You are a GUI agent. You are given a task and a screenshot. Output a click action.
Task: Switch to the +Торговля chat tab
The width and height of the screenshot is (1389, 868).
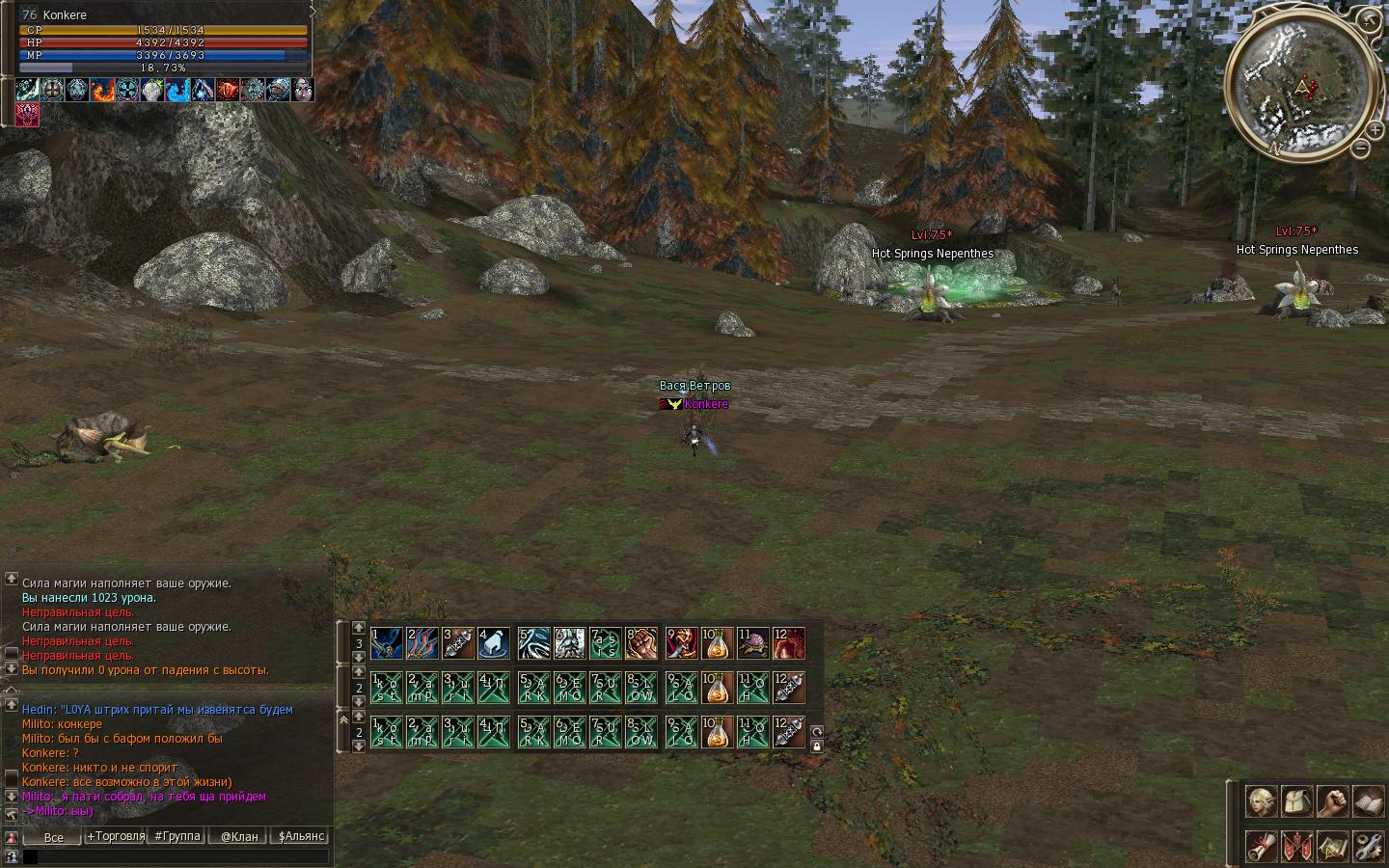[x=115, y=836]
